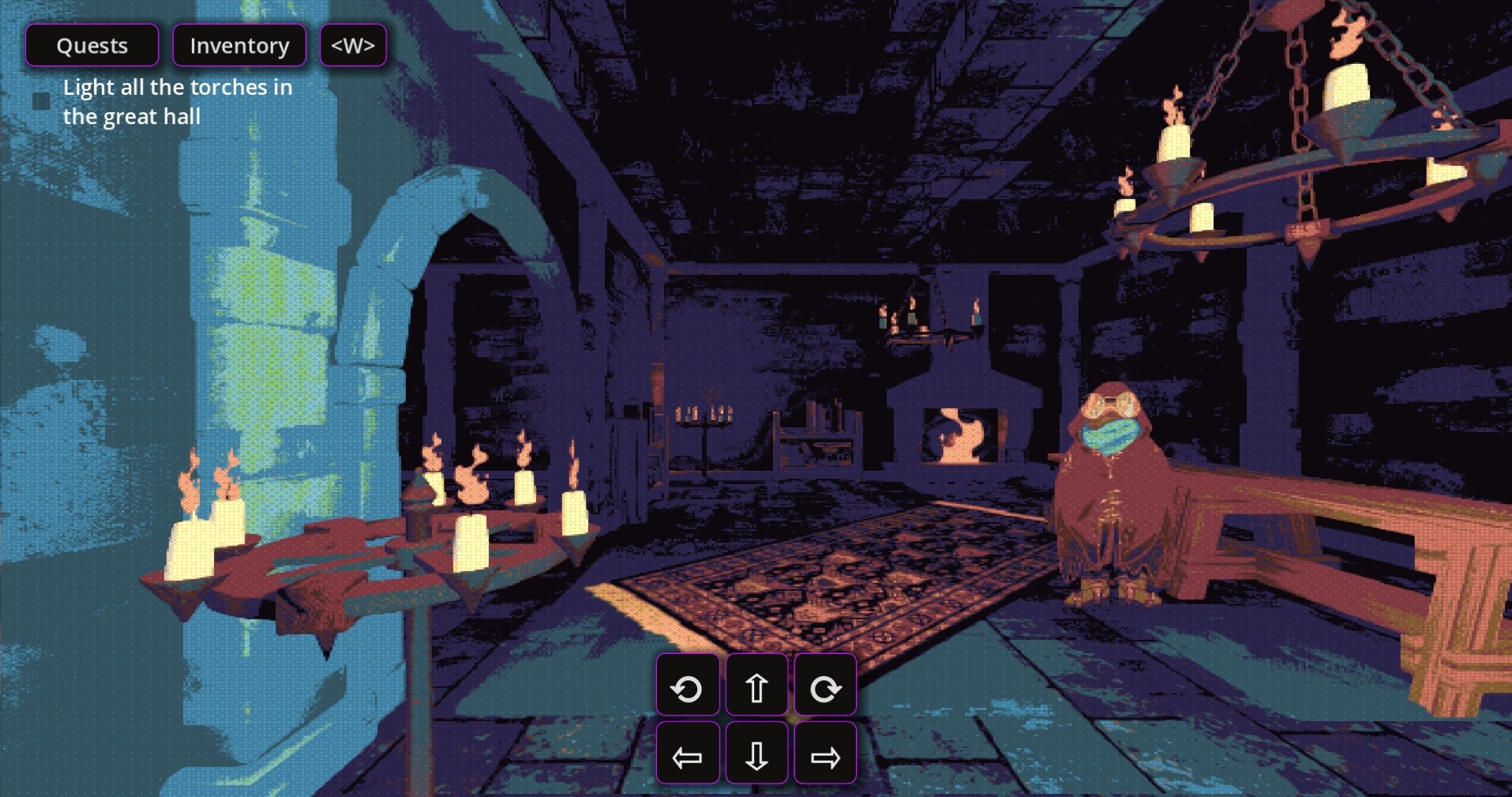The width and height of the screenshot is (1512, 797).
Task: Rotate the camera counterclockwise
Action: click(x=688, y=686)
